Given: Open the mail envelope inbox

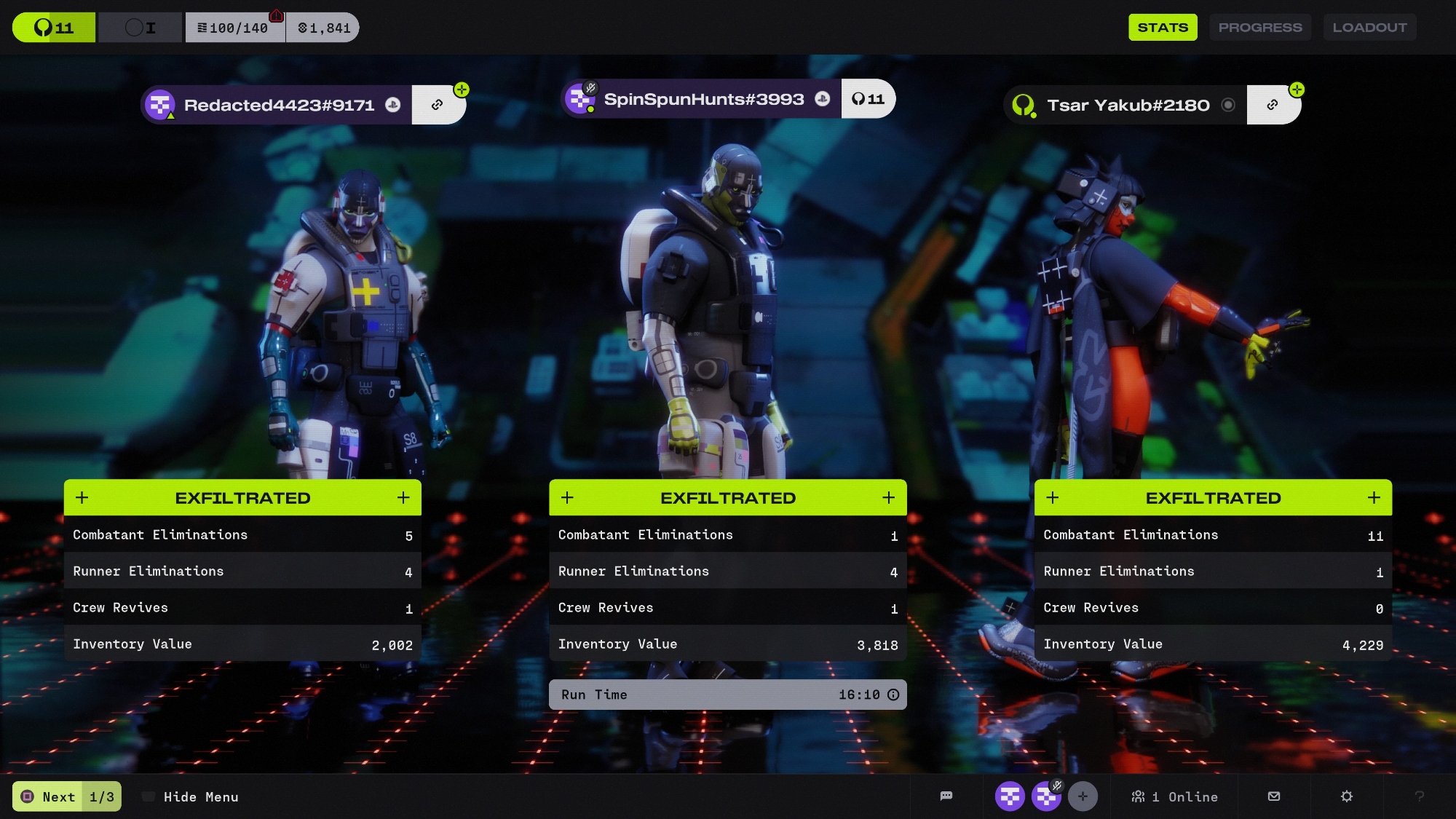Looking at the screenshot, I should point(1274,796).
